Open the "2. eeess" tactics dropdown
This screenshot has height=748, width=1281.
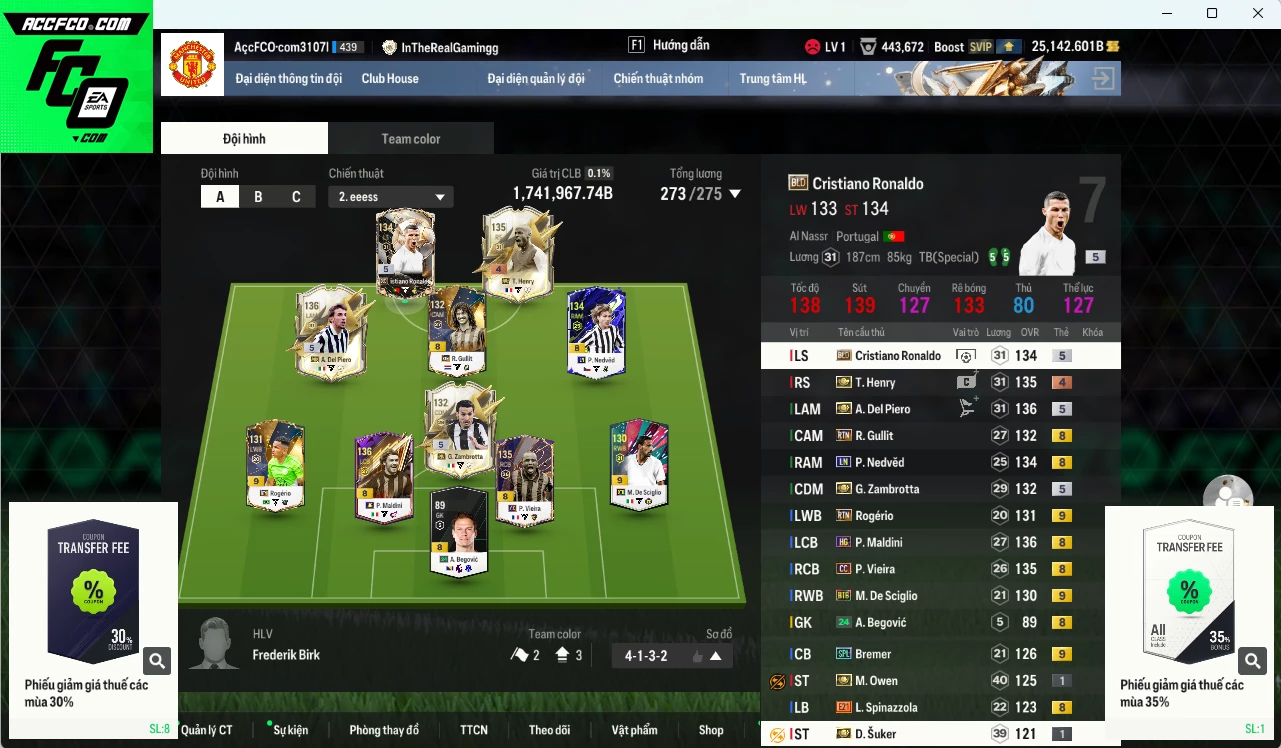390,196
